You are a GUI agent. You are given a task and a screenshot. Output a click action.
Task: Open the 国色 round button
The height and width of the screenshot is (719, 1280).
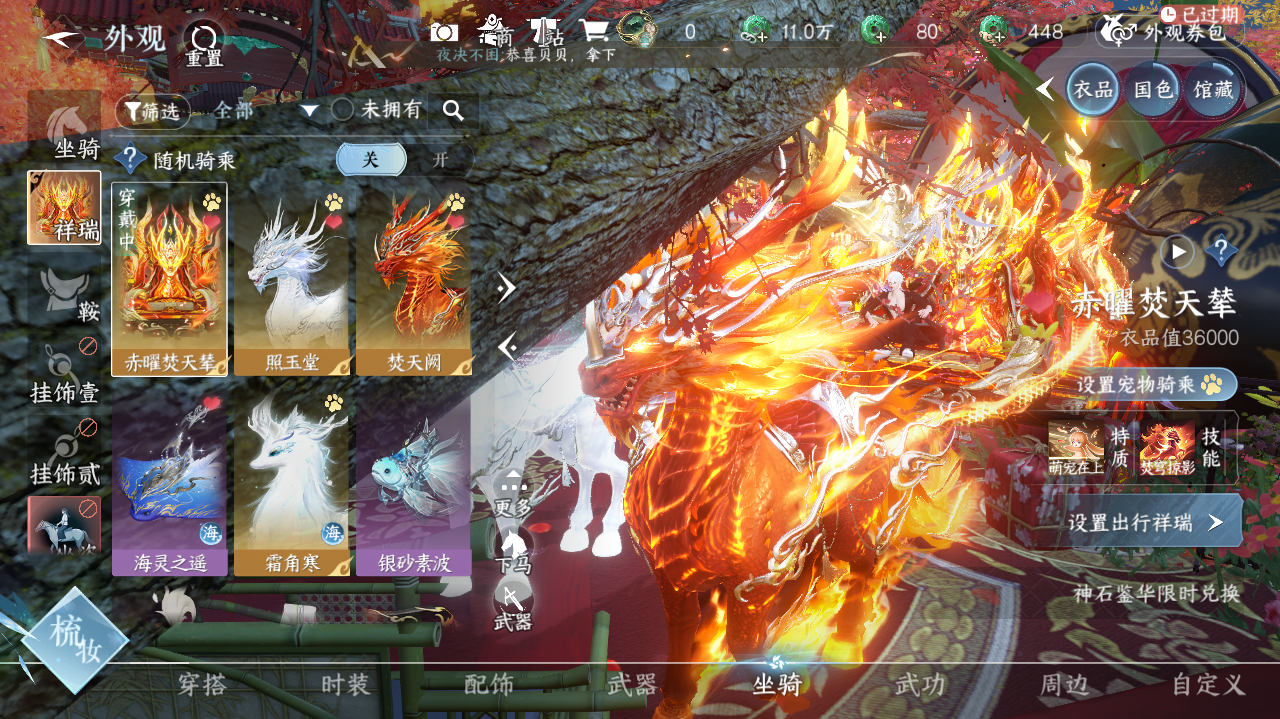click(x=1152, y=89)
